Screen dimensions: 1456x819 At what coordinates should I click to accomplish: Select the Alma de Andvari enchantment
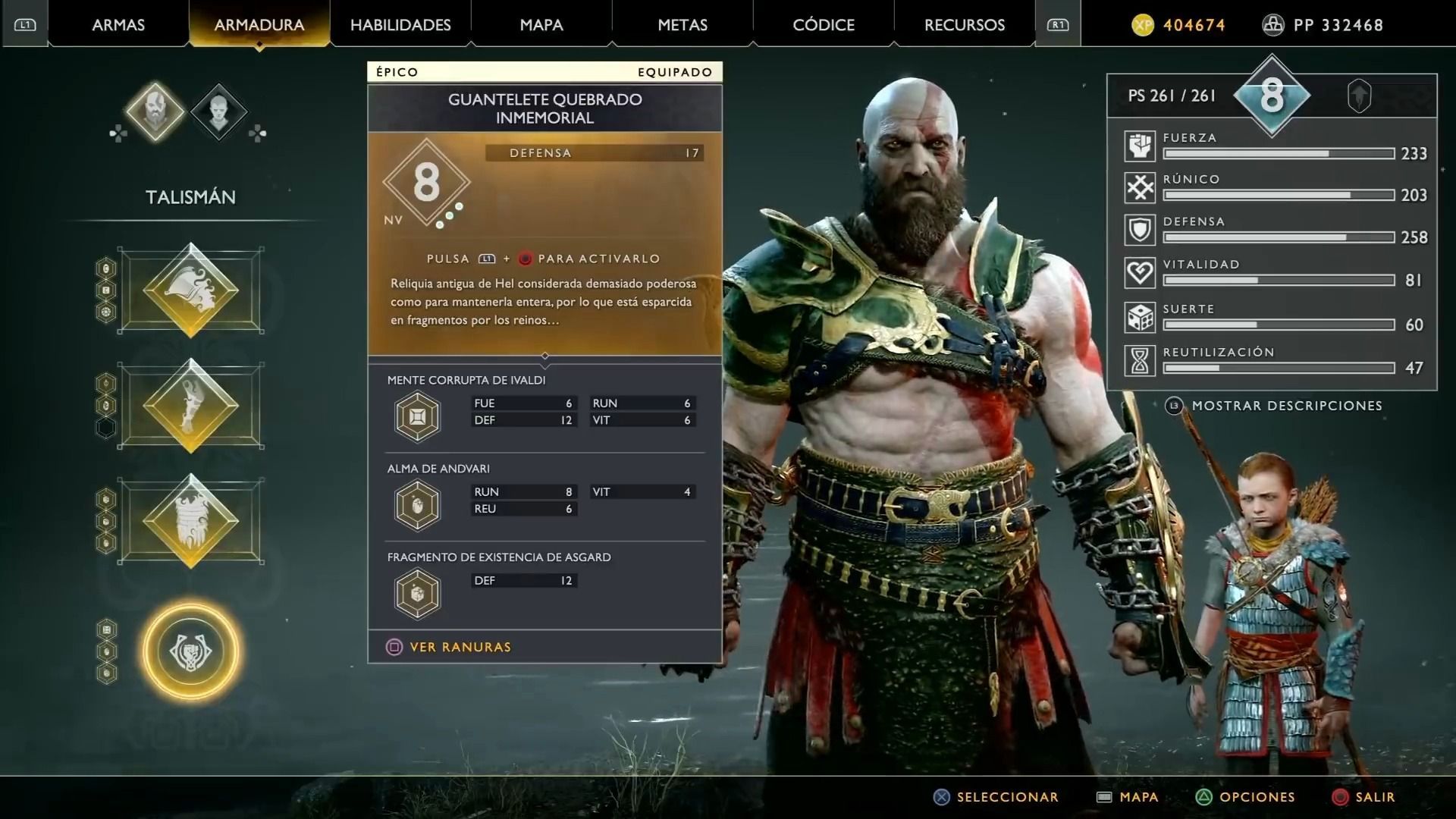pos(418,505)
